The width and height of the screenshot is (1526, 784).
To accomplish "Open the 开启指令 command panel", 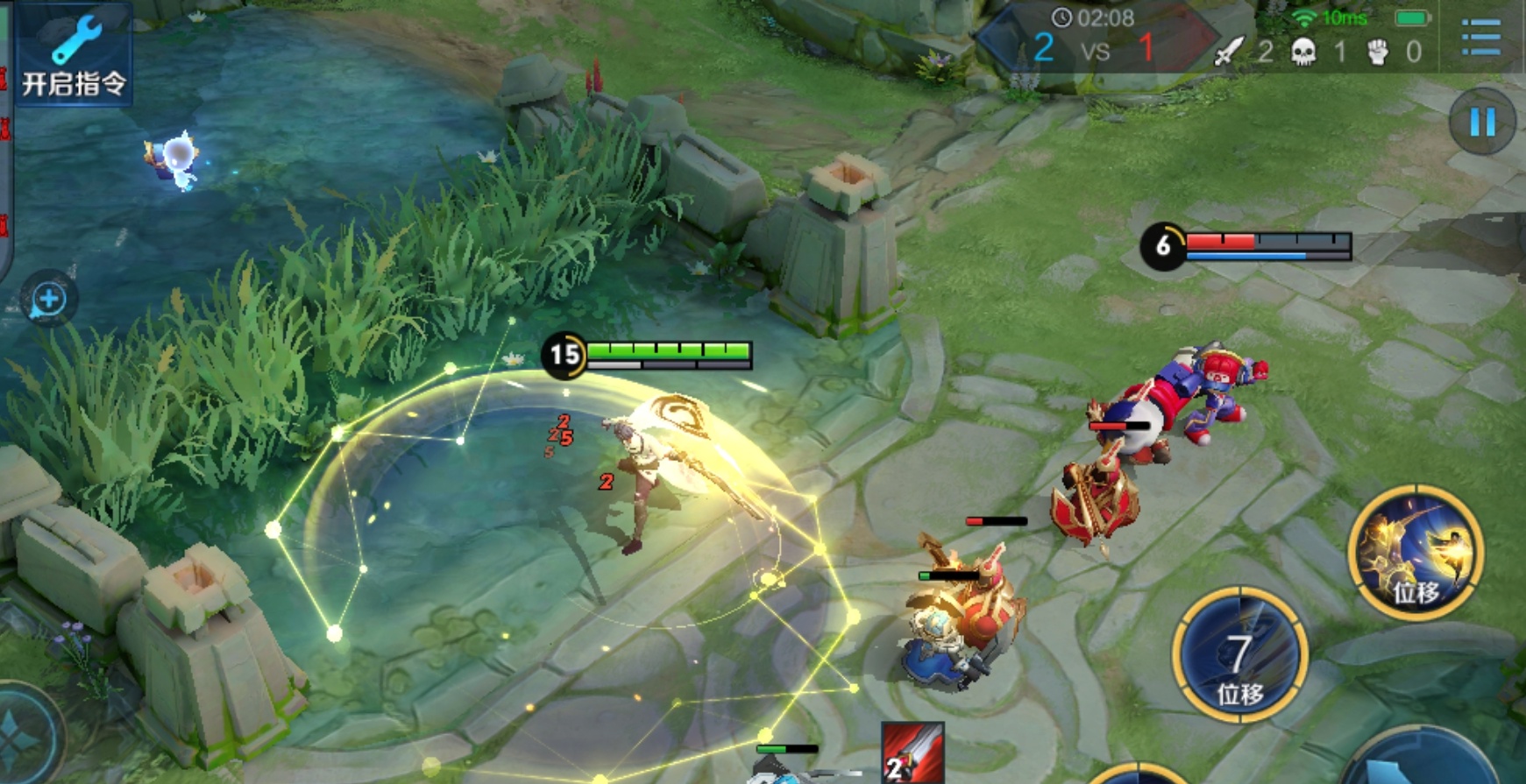I will (x=74, y=54).
